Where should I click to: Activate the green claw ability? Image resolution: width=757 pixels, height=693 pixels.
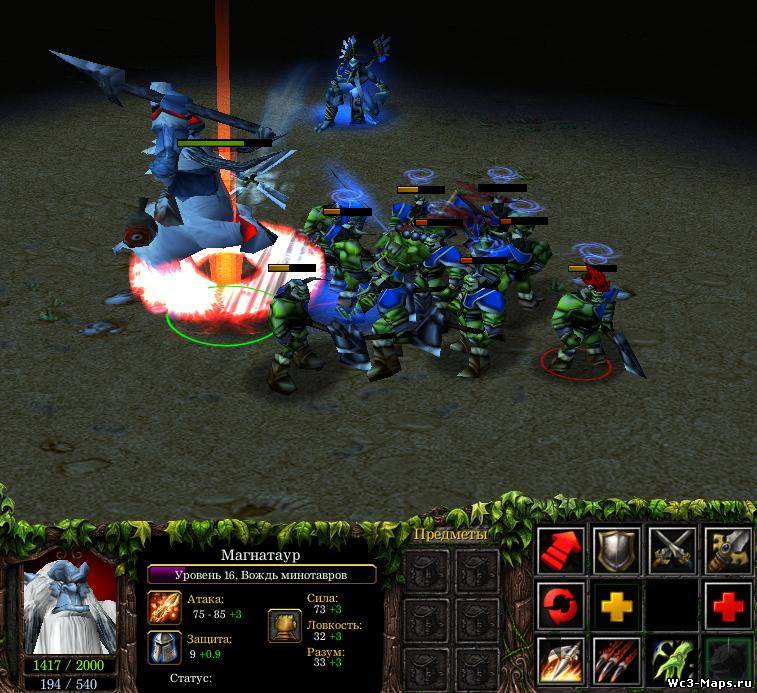tap(671, 659)
